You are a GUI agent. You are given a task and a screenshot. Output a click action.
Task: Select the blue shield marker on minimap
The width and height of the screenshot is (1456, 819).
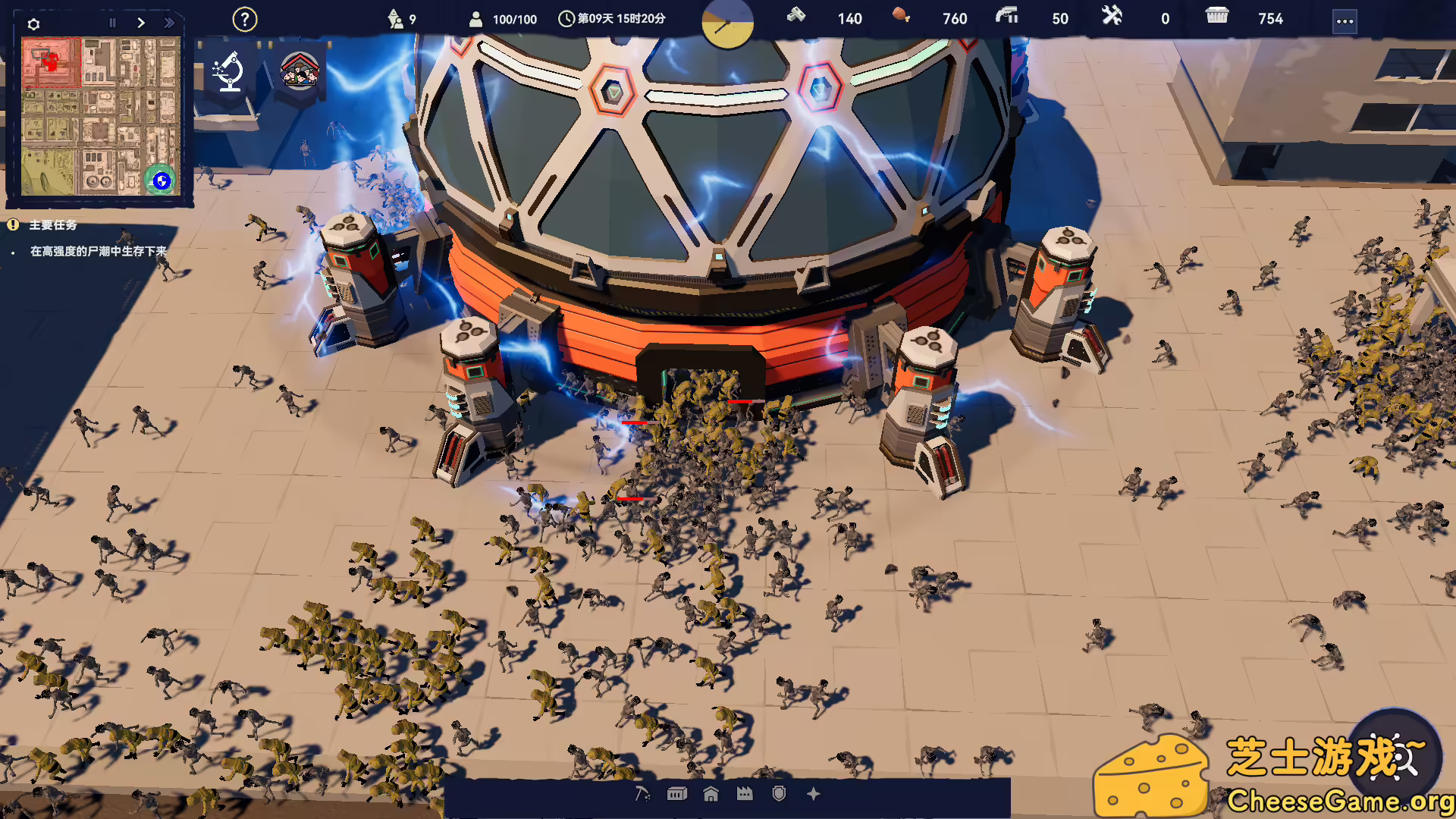tap(161, 180)
